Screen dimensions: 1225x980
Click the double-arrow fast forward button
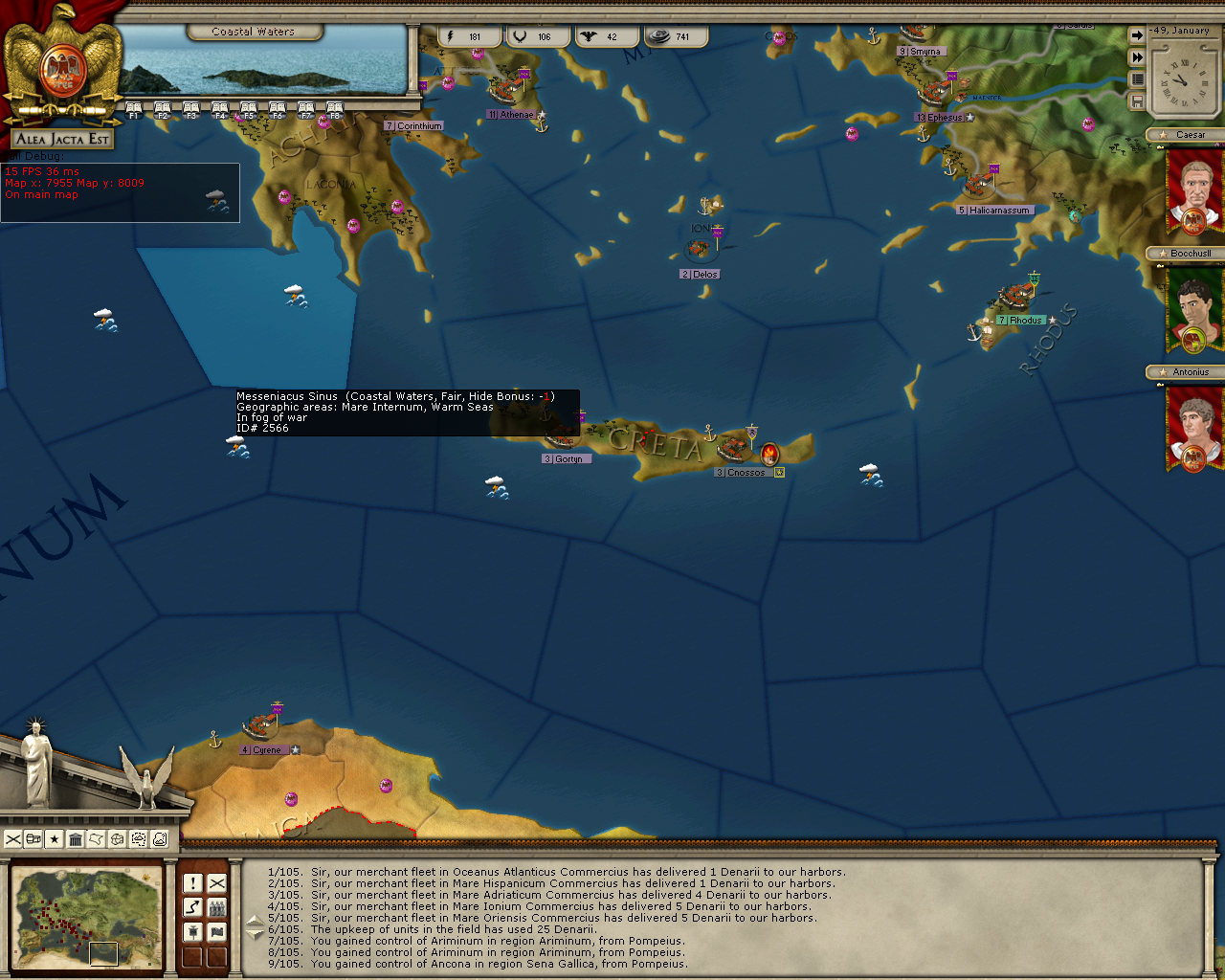click(x=1137, y=57)
